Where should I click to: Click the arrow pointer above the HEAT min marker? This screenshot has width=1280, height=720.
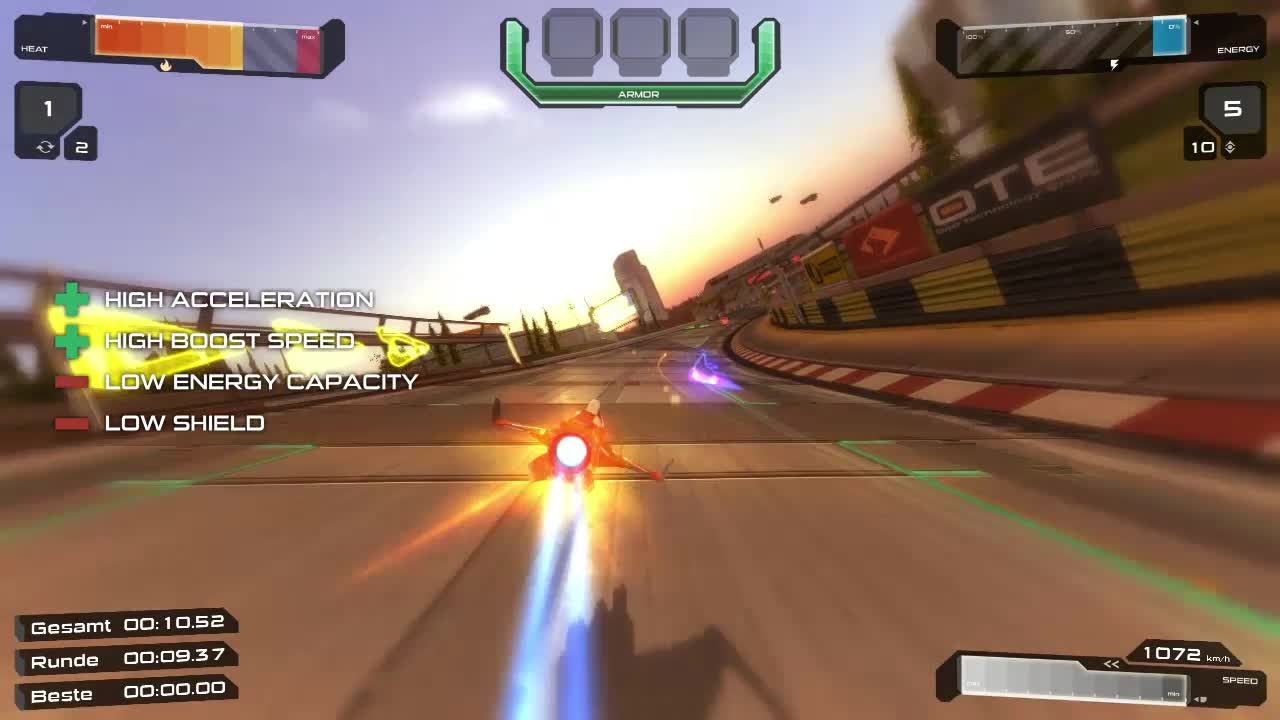click(x=85, y=20)
